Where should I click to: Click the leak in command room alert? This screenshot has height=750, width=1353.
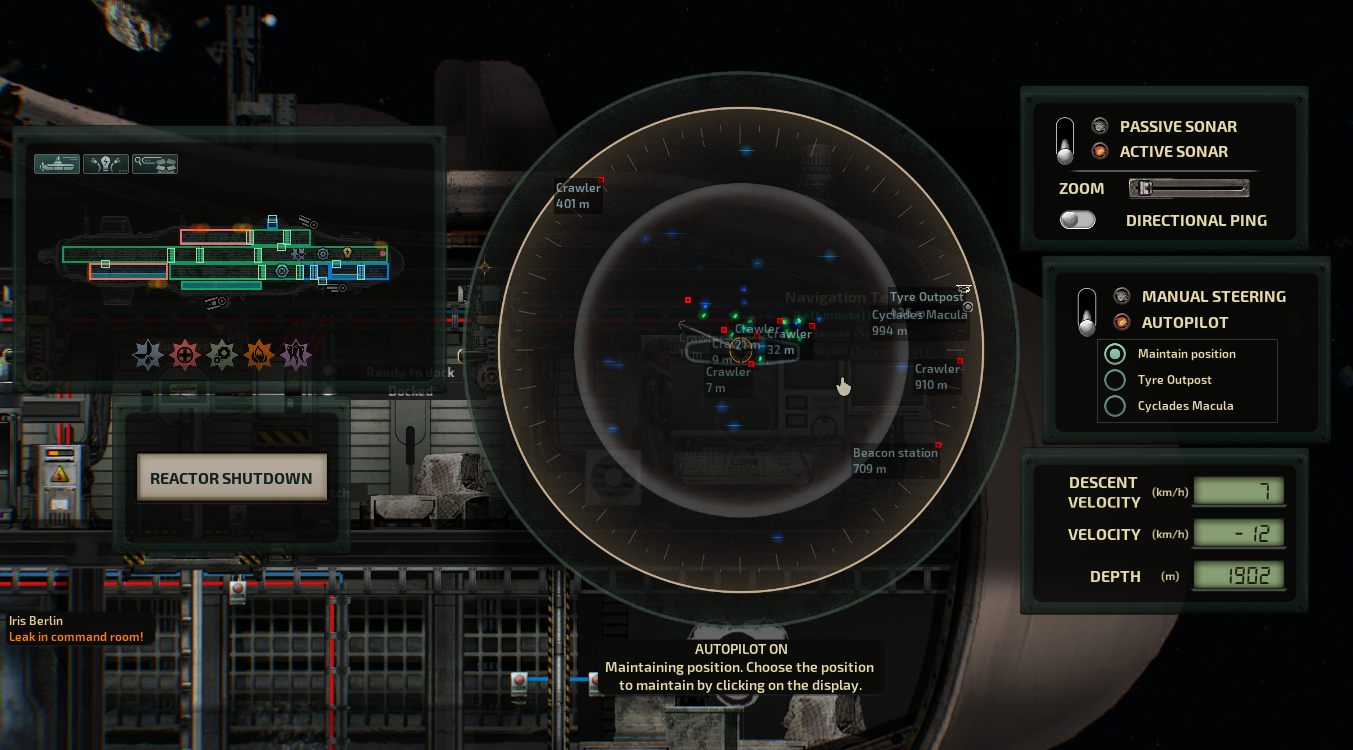click(77, 636)
